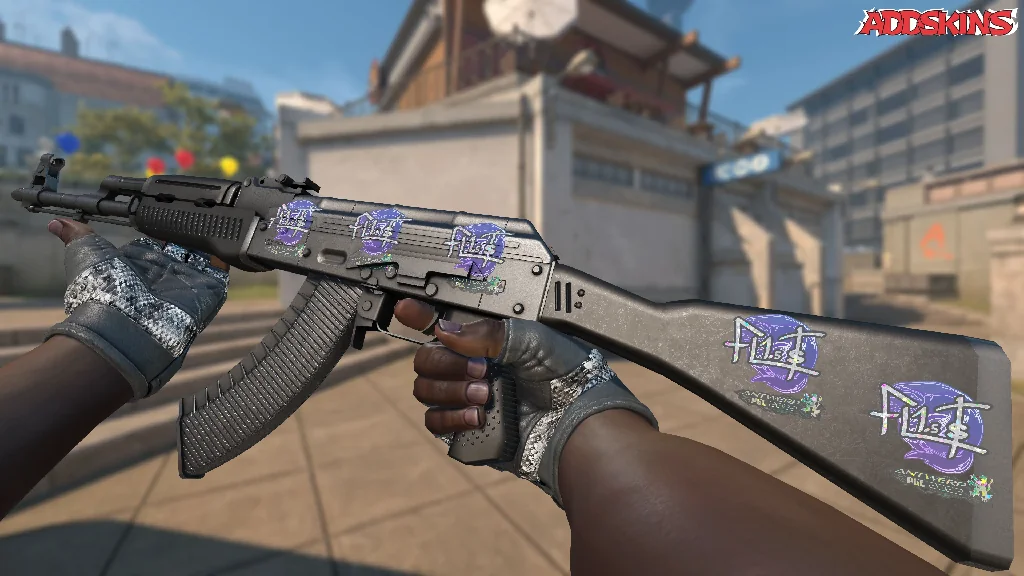Click the ADDSKINS logo watermark
1024x576 pixels.
938,22
